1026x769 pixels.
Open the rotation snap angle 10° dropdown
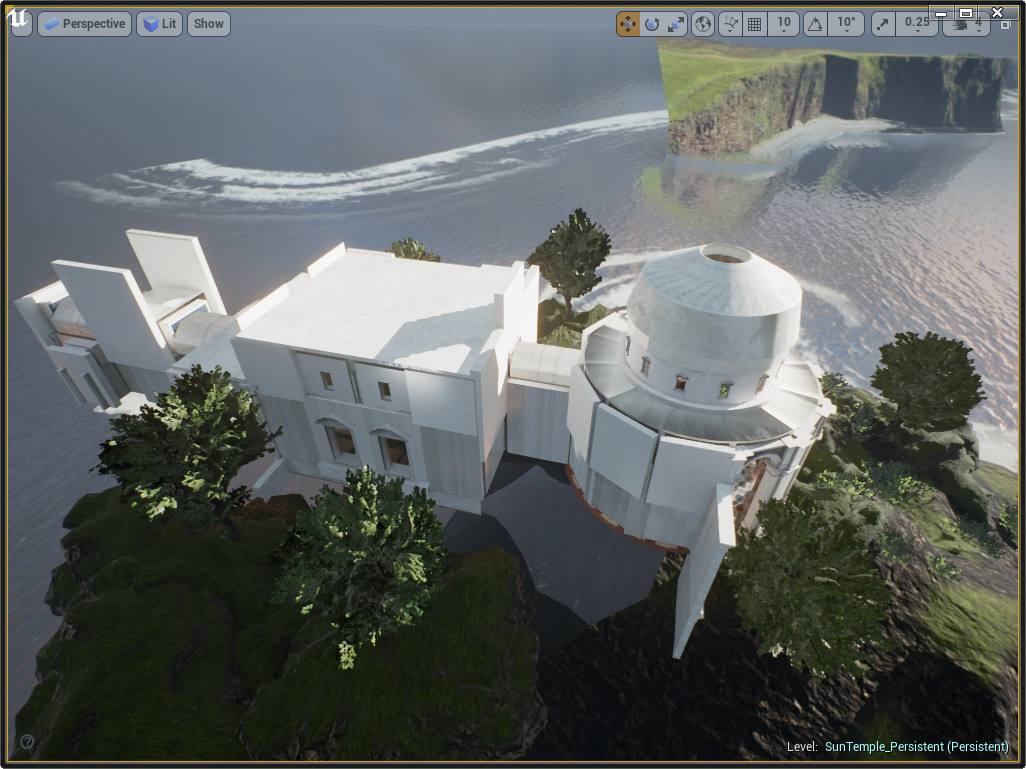[846, 24]
